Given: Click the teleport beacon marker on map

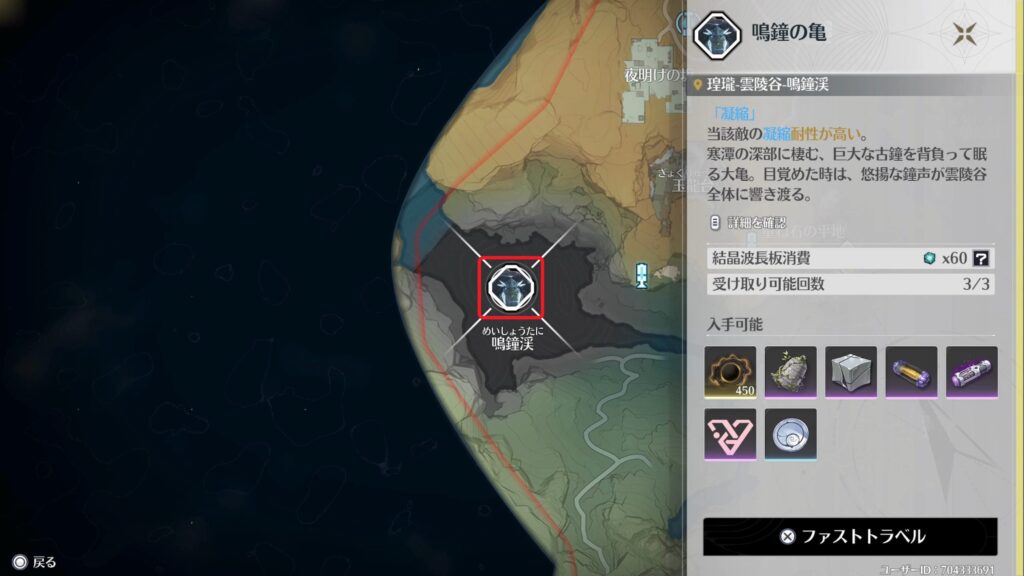Looking at the screenshot, I should pos(642,274).
